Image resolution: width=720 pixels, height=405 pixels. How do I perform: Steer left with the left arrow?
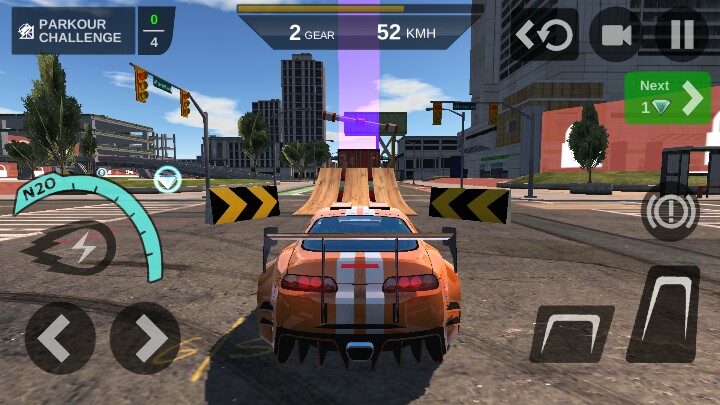point(60,338)
